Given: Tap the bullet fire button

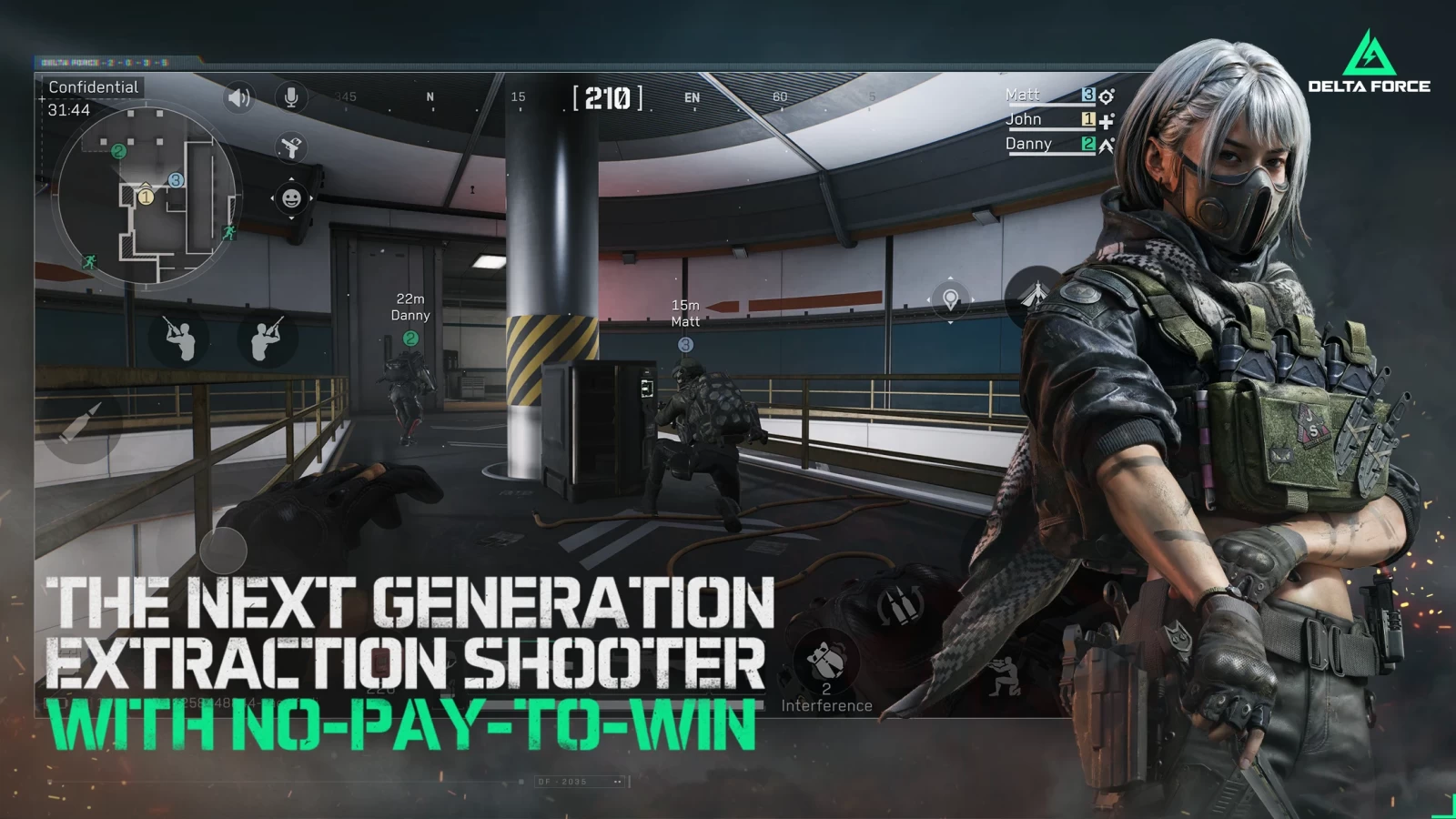Looking at the screenshot, I should point(84,422).
